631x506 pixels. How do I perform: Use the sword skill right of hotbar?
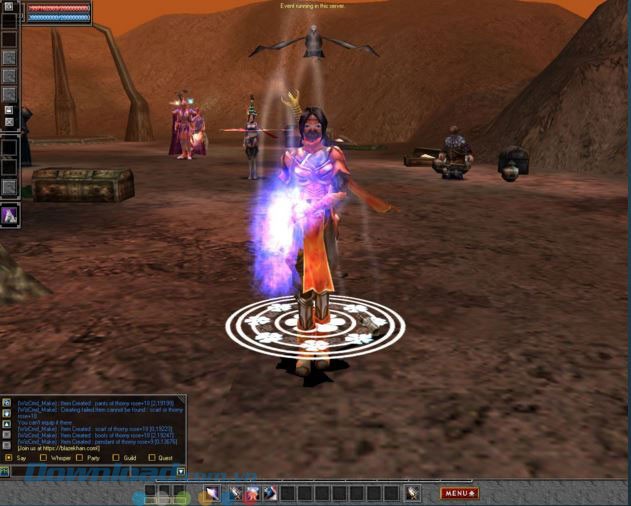(x=412, y=493)
